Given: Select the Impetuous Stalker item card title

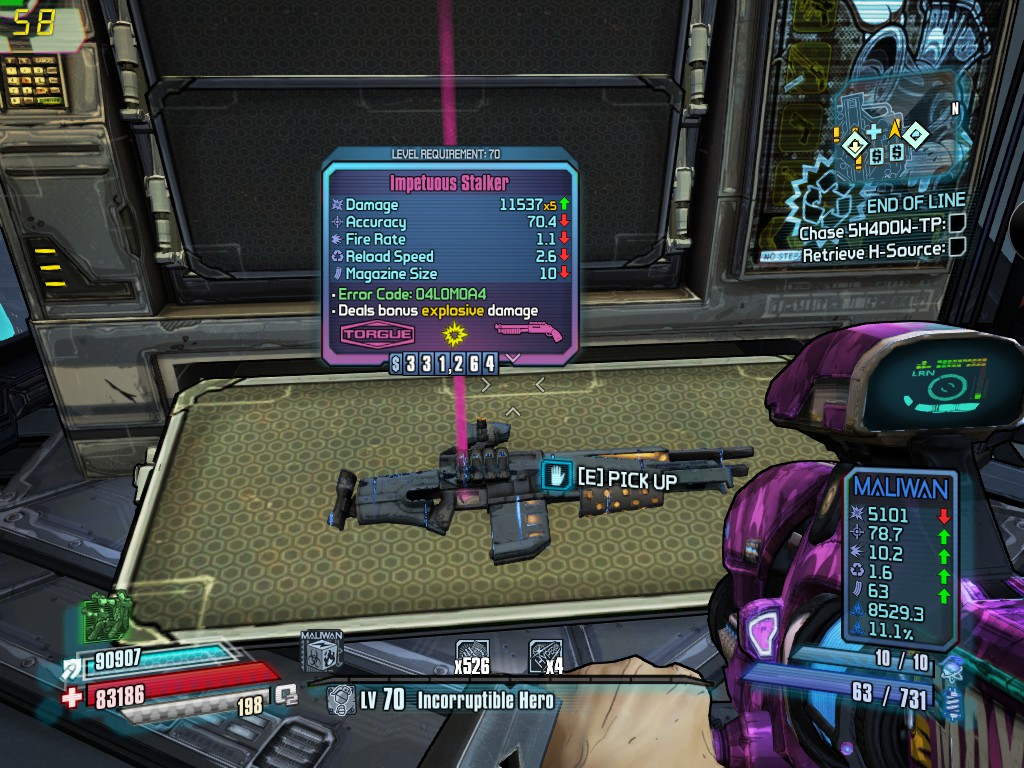Looking at the screenshot, I should (x=449, y=183).
